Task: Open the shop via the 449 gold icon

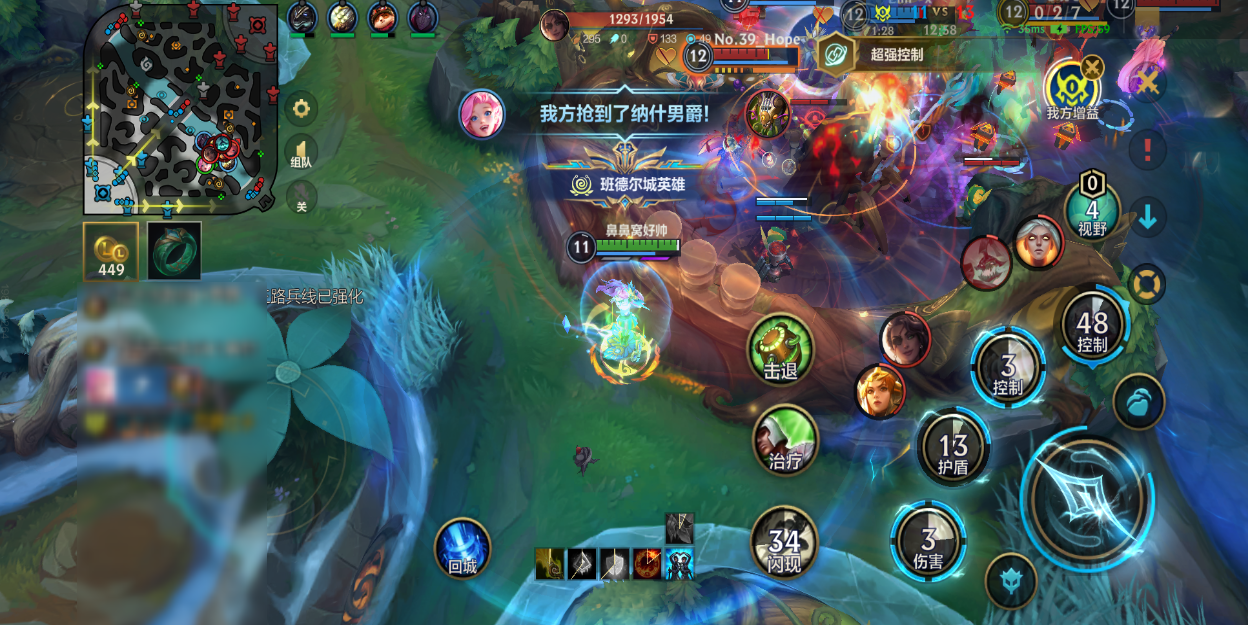Action: (x=111, y=251)
